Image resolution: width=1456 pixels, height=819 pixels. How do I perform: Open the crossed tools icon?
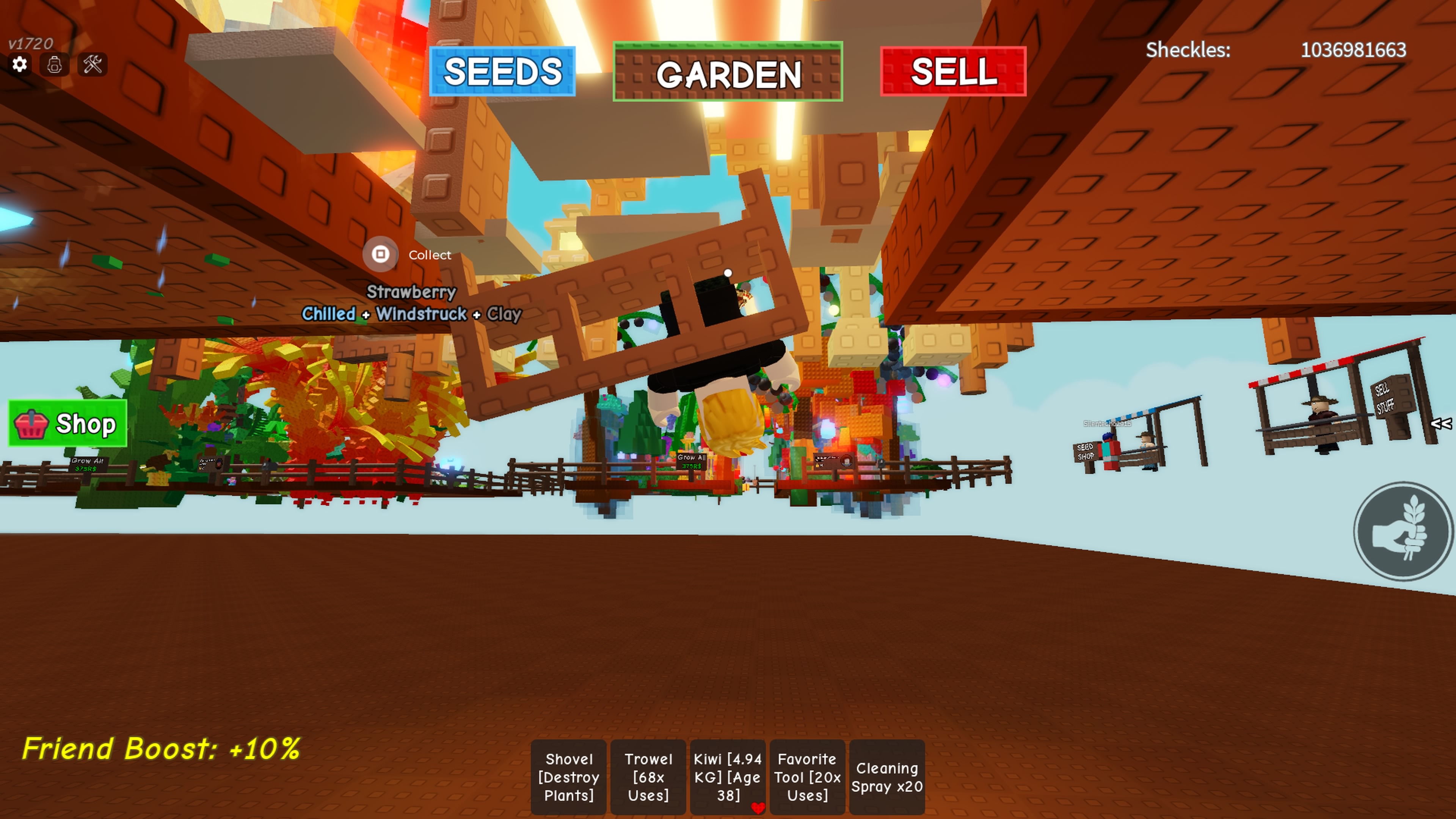[x=93, y=64]
